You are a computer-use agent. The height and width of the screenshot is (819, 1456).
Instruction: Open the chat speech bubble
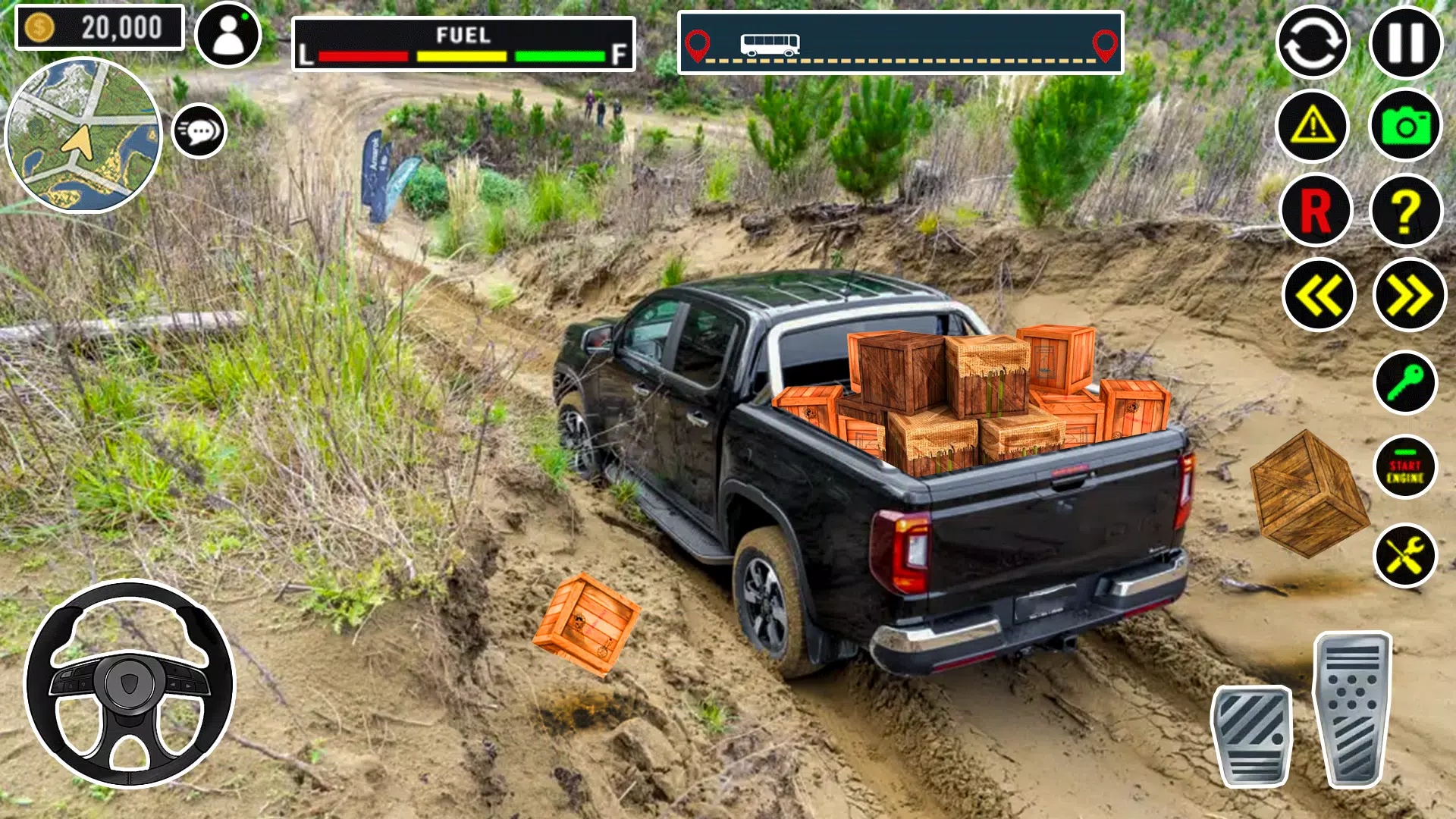199,131
